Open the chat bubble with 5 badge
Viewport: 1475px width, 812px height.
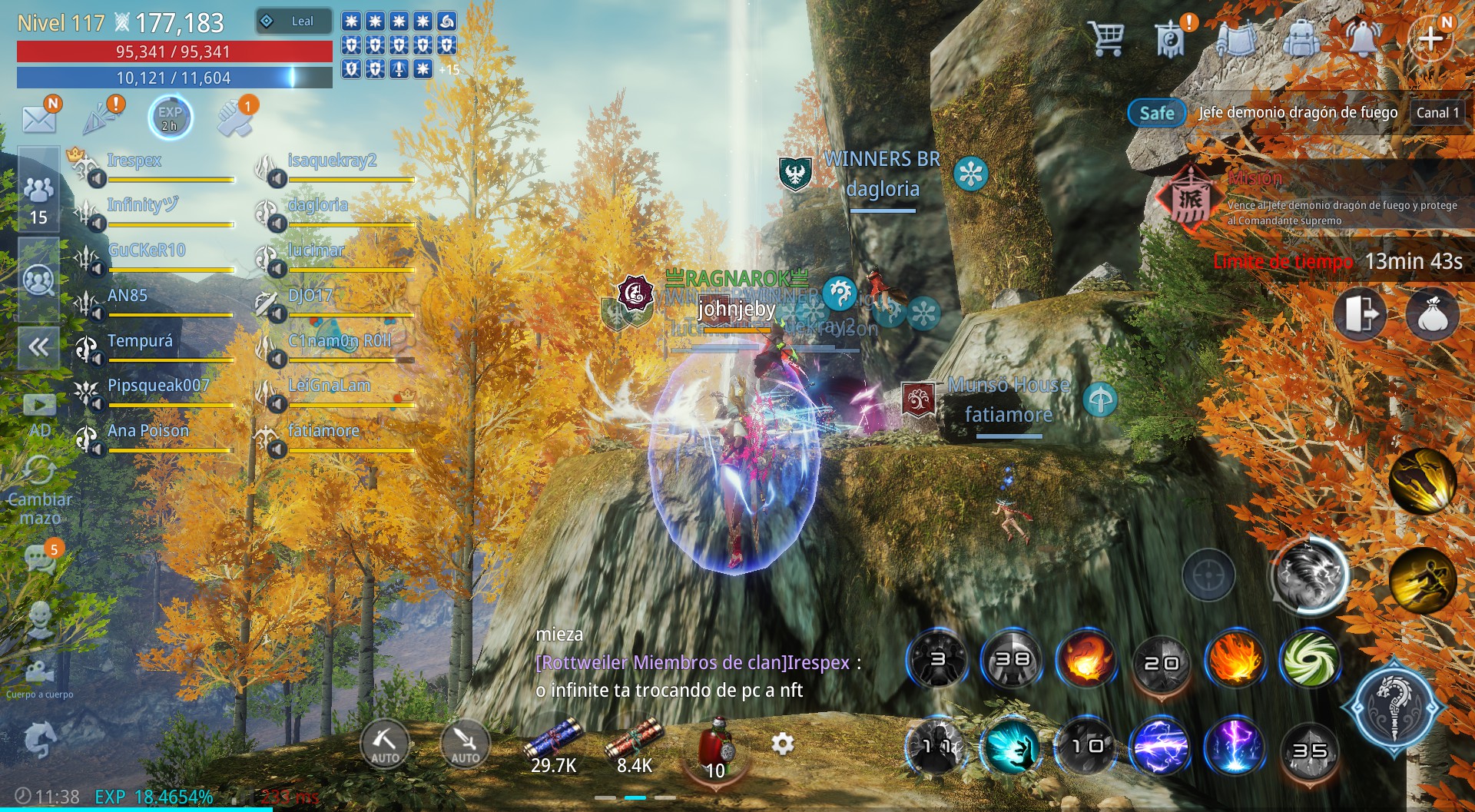[x=39, y=558]
